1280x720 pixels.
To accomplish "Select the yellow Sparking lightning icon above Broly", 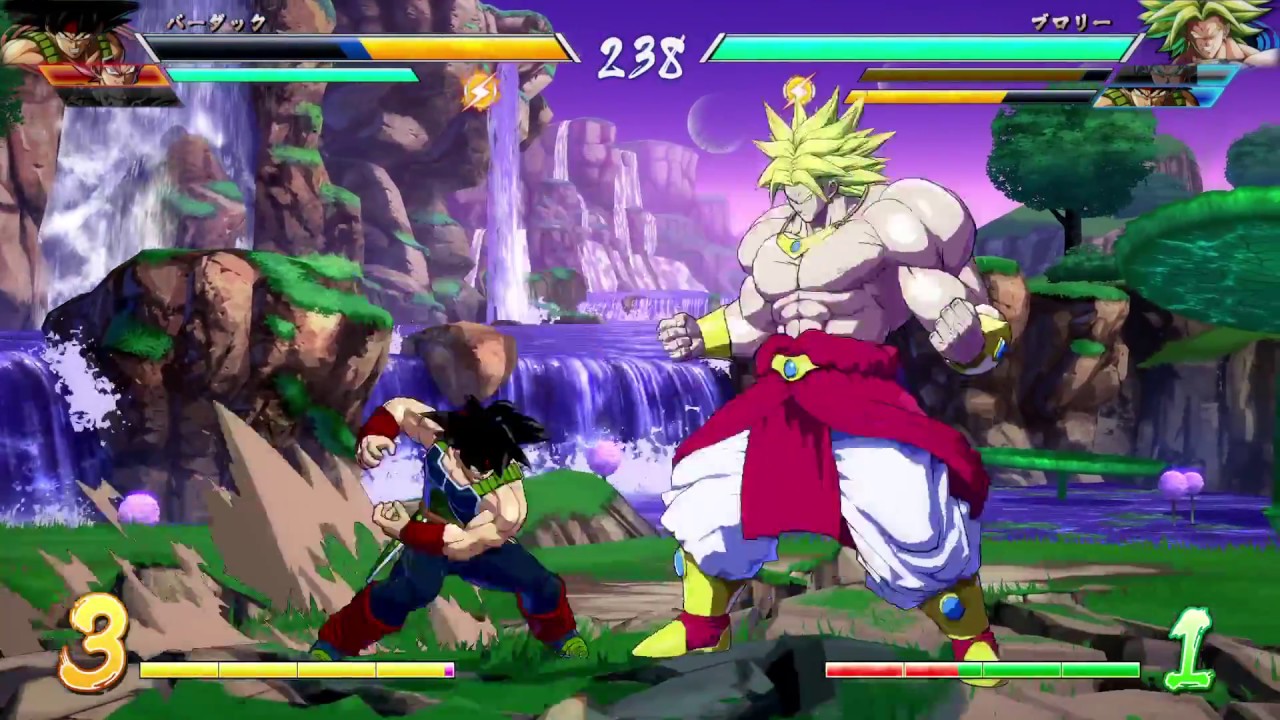I will pos(800,90).
